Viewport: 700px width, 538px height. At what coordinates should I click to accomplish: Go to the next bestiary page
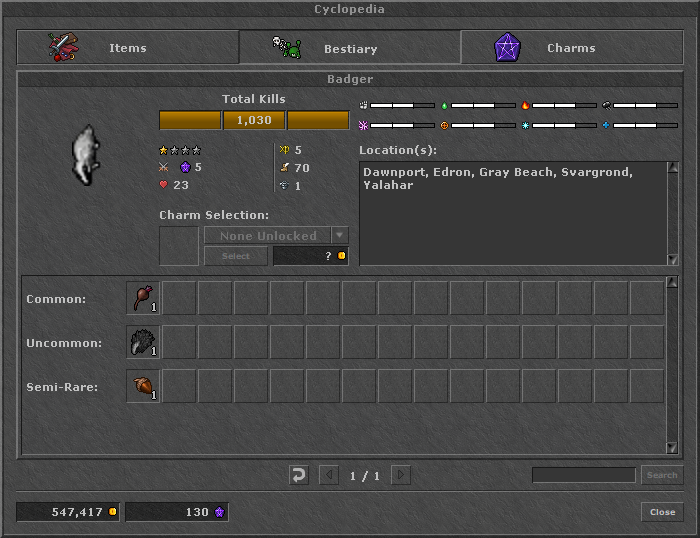tap(400, 475)
